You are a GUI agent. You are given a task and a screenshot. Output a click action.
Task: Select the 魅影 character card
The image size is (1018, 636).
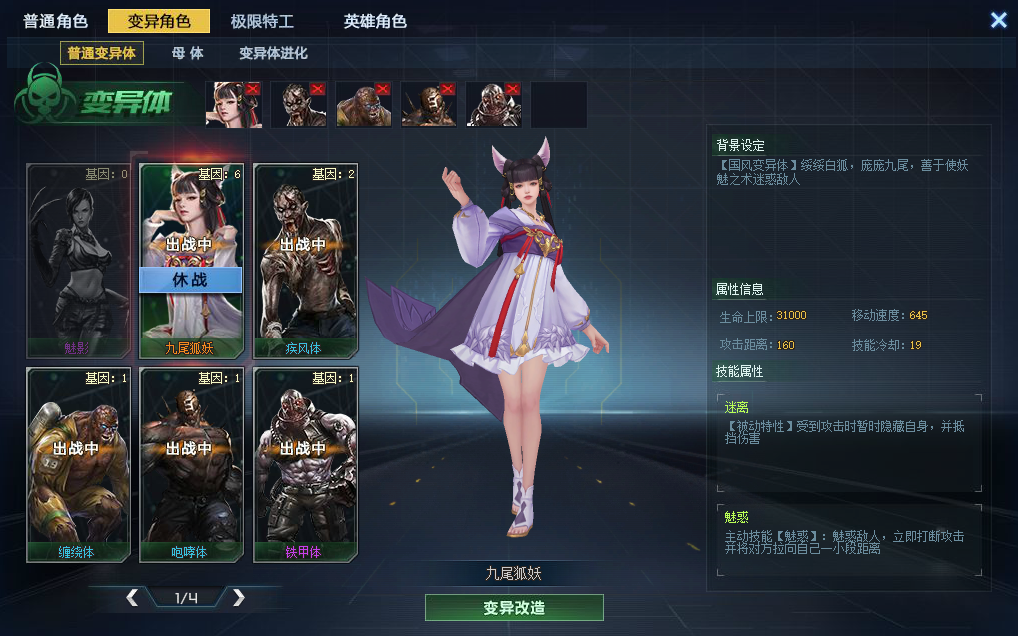(x=77, y=260)
